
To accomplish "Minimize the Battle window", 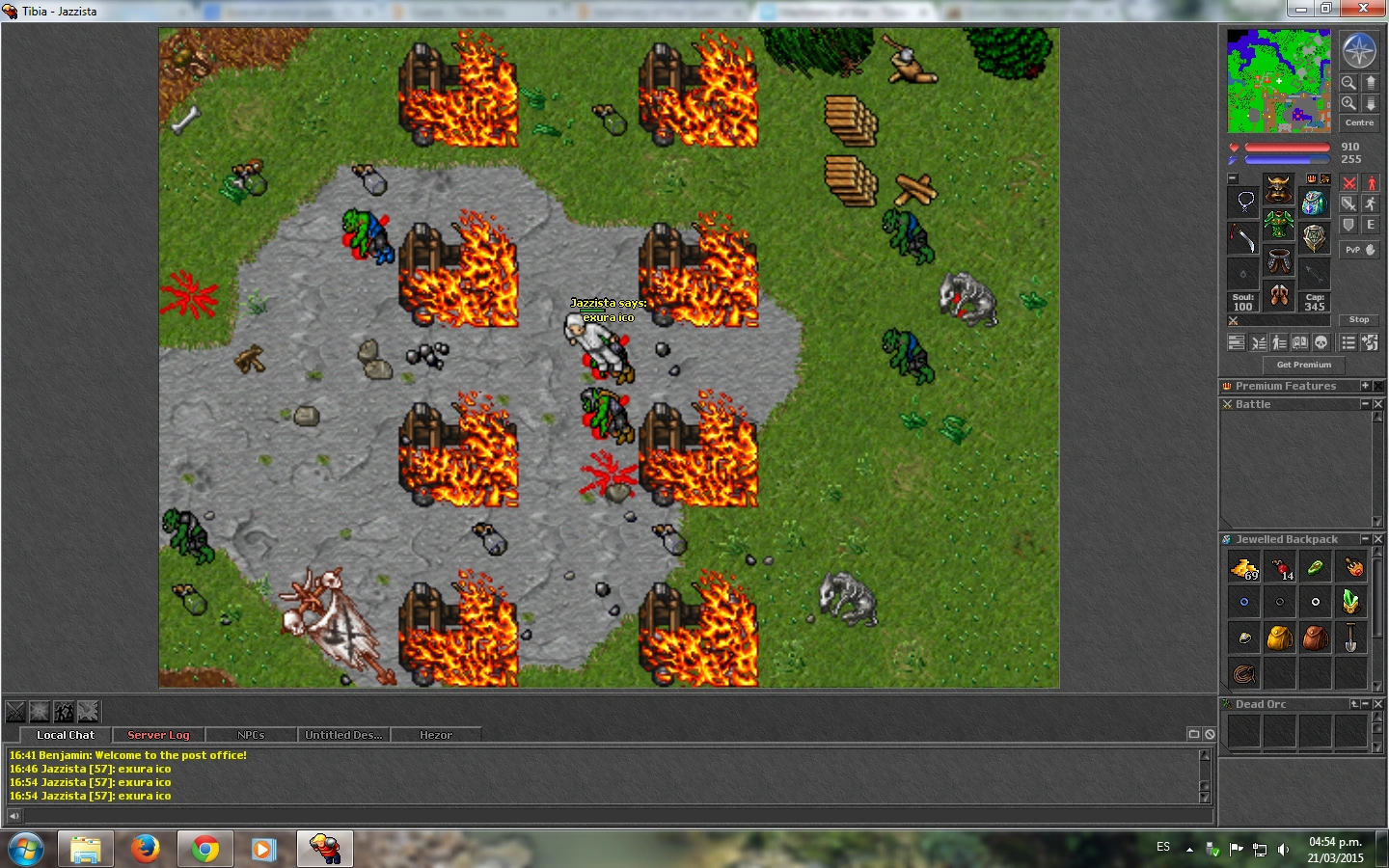I will 1365,404.
